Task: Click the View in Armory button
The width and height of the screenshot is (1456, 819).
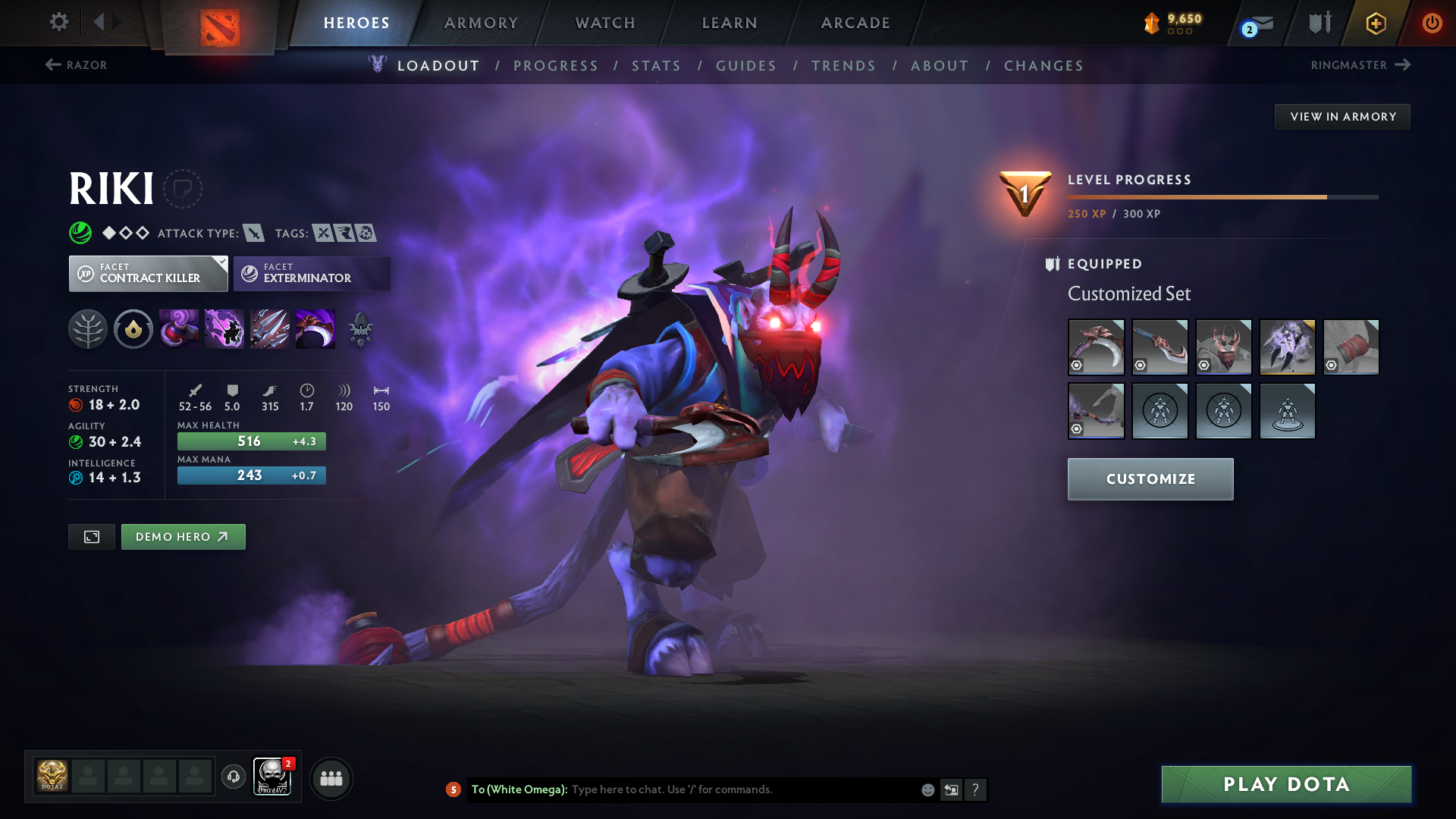Action: tap(1342, 117)
